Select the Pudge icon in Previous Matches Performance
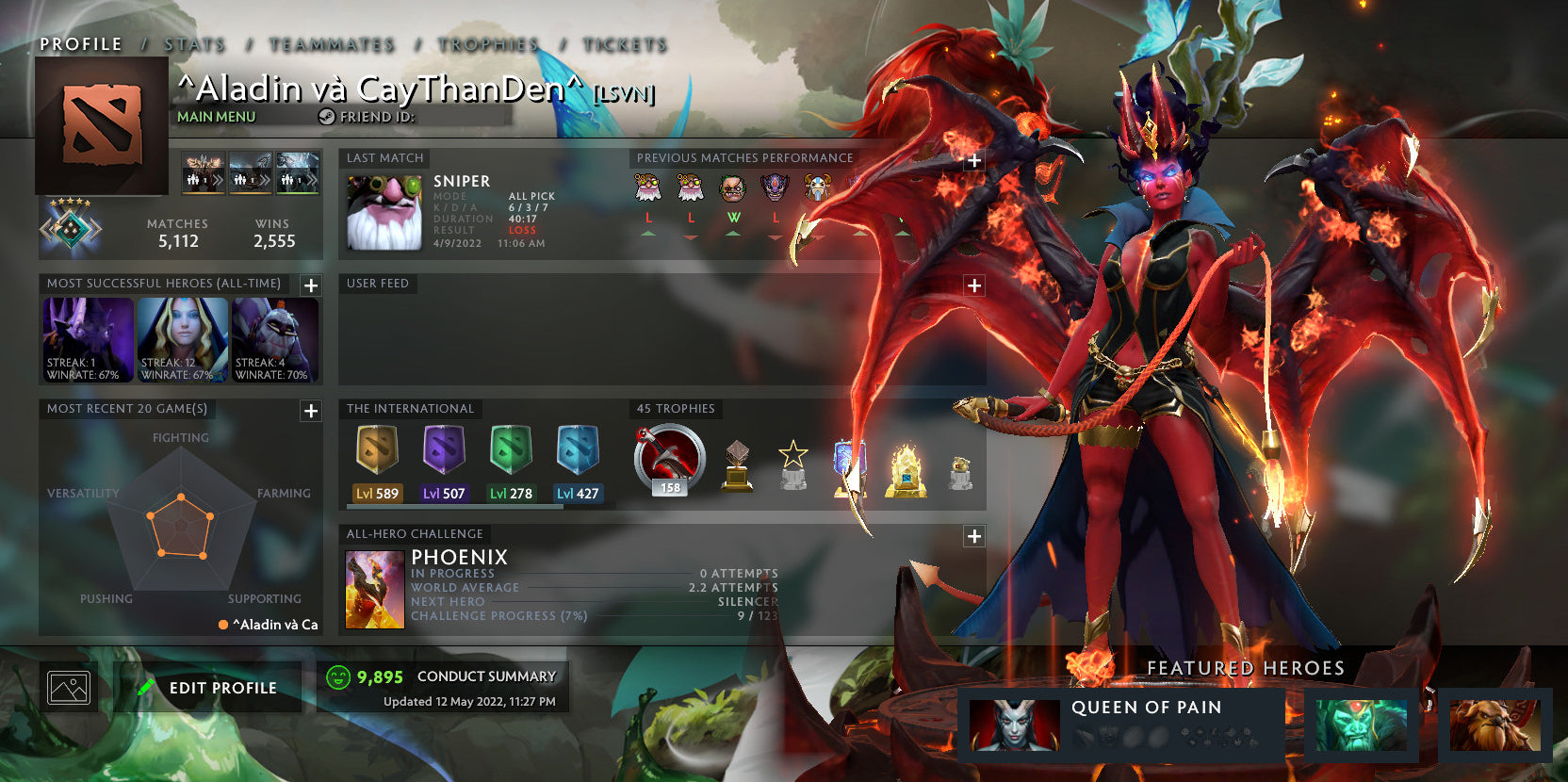 [731, 187]
